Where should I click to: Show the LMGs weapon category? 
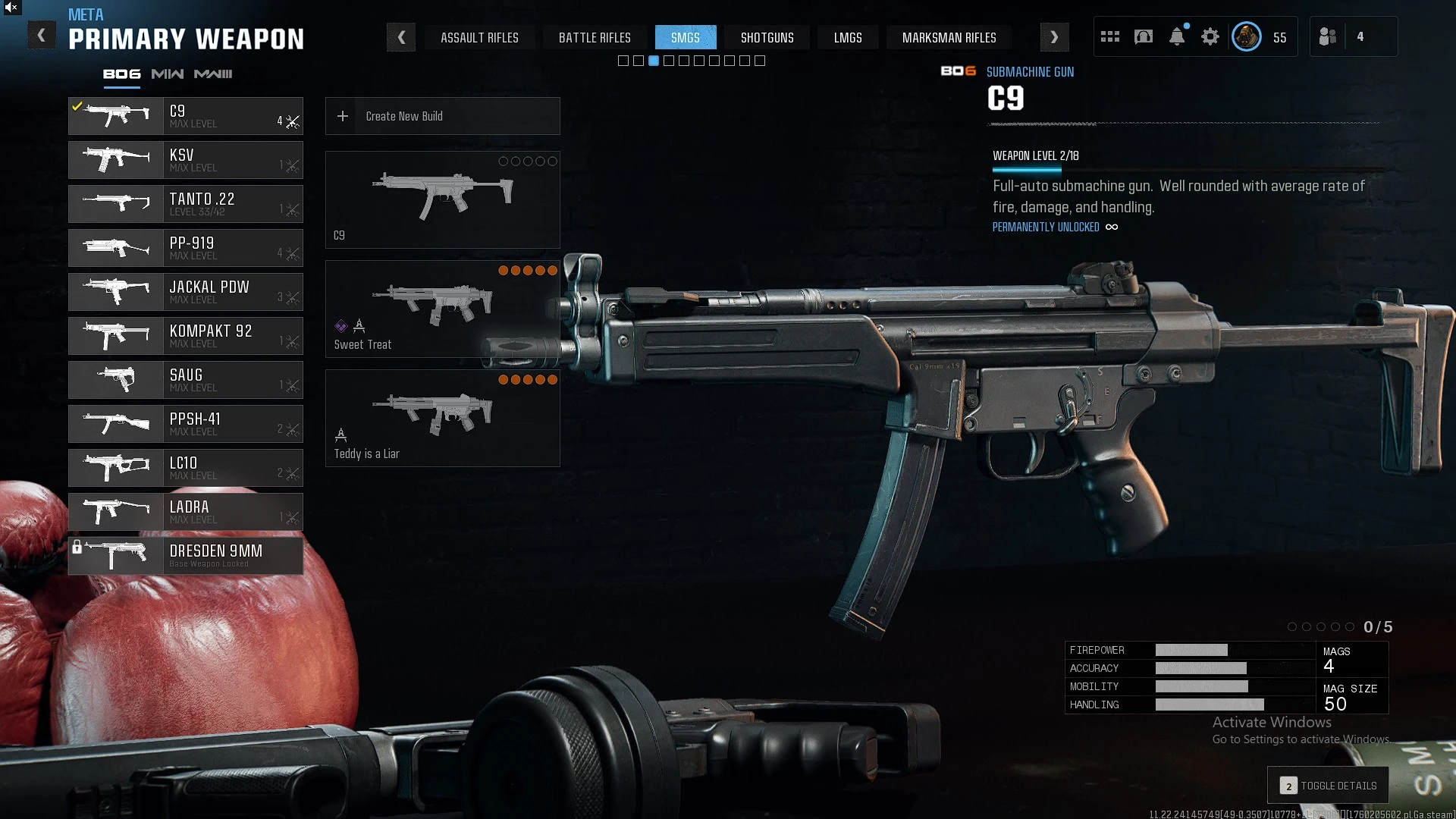click(x=848, y=38)
